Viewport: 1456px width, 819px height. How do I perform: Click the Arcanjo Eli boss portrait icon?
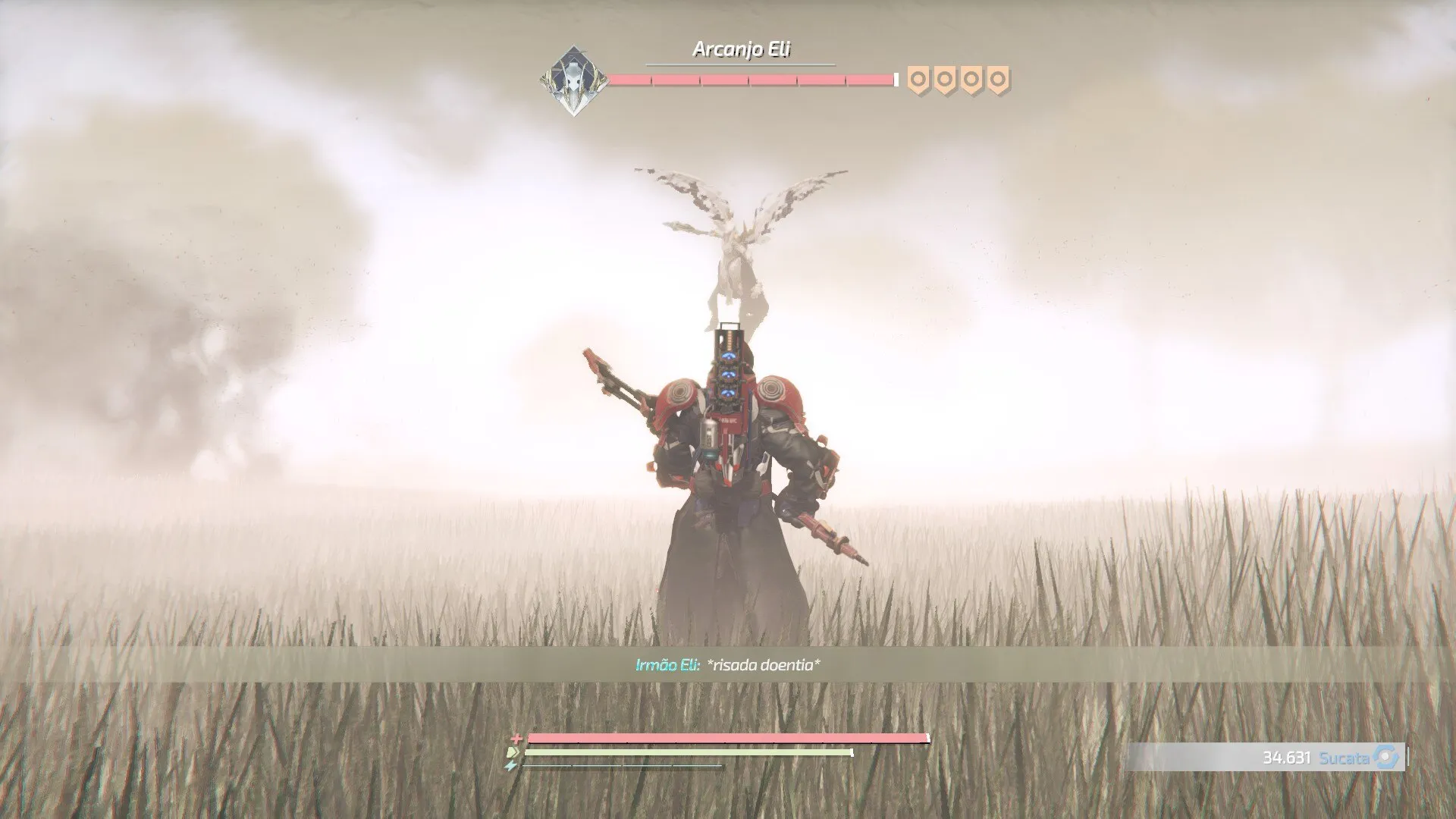tap(574, 80)
